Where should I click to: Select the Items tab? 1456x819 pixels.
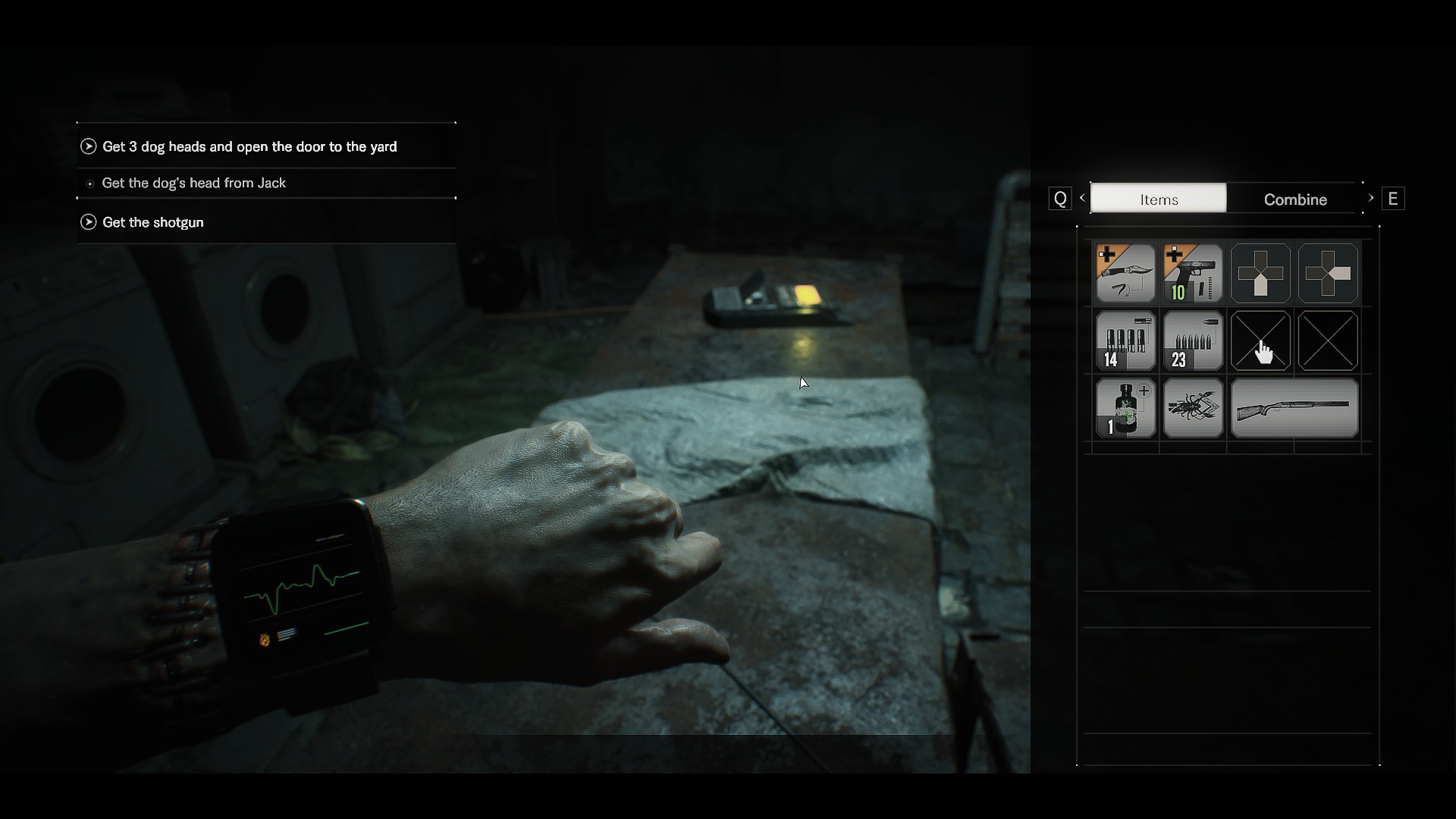[1158, 199]
